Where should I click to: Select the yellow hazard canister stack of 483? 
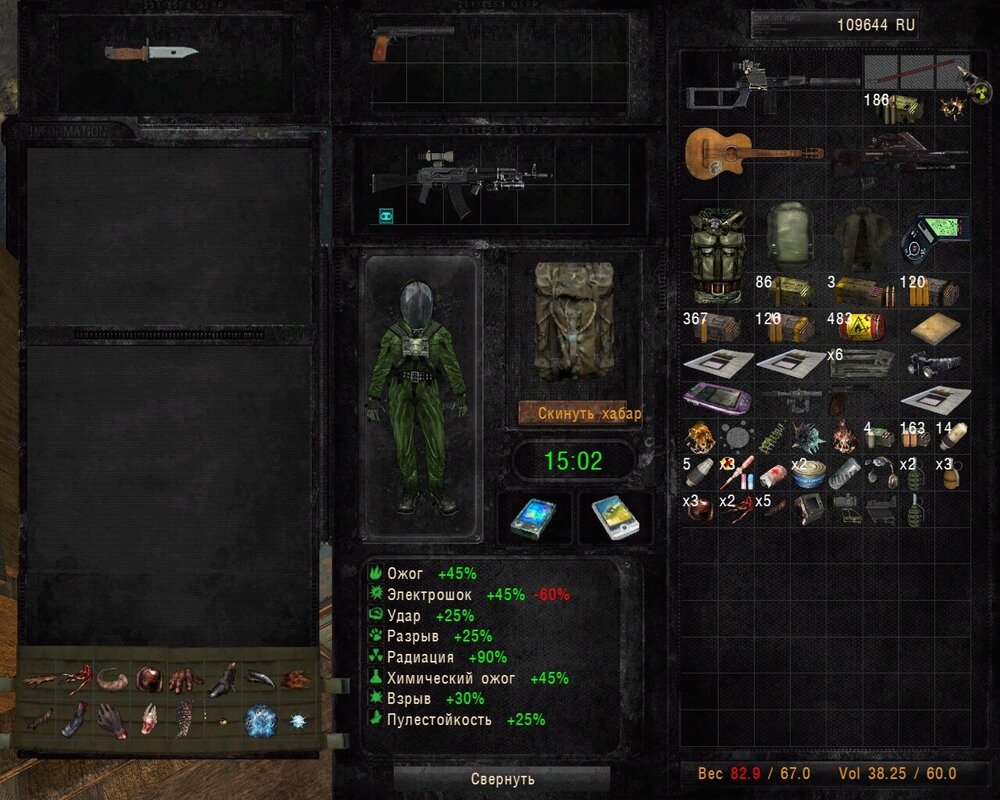(862, 326)
